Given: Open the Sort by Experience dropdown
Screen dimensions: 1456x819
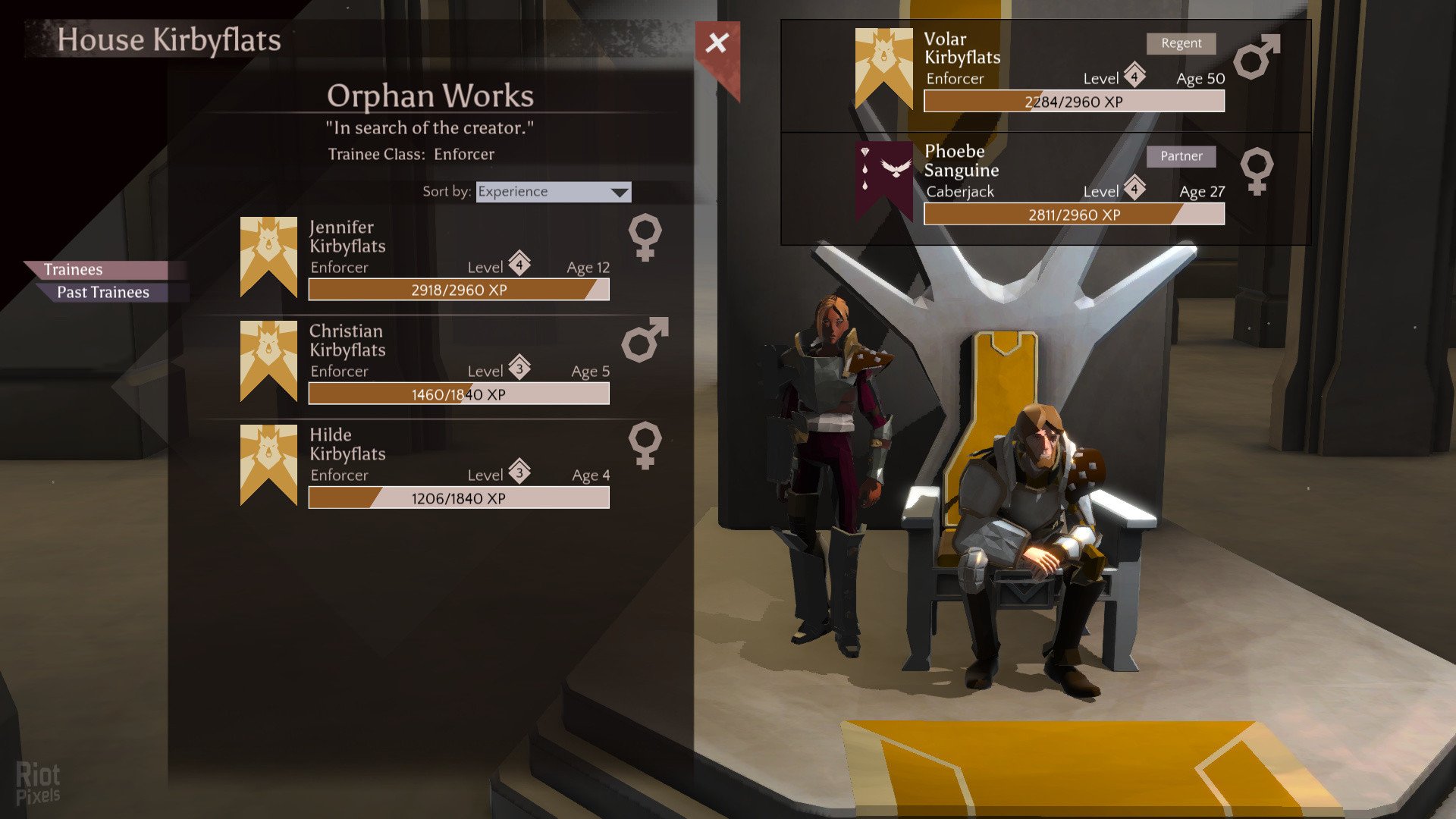Looking at the screenshot, I should pyautogui.click(x=554, y=192).
